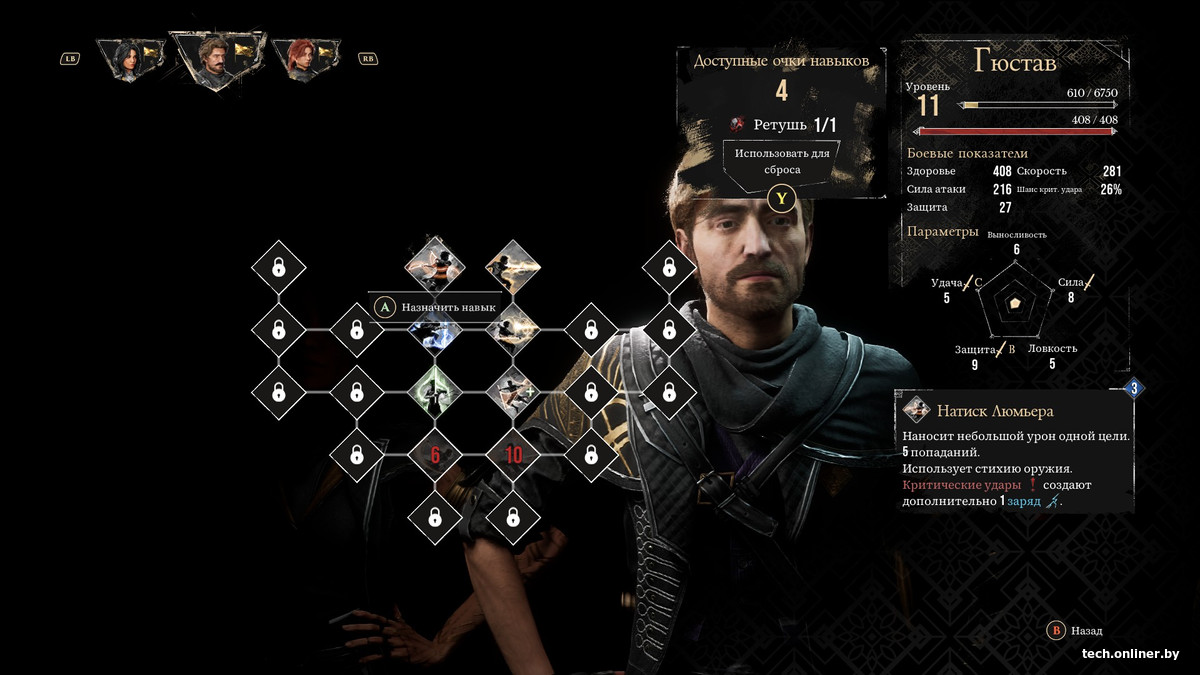Viewport: 1200px width, 675px height.
Task: Open the tech.onliner.by watermark link
Action: tap(1130, 654)
